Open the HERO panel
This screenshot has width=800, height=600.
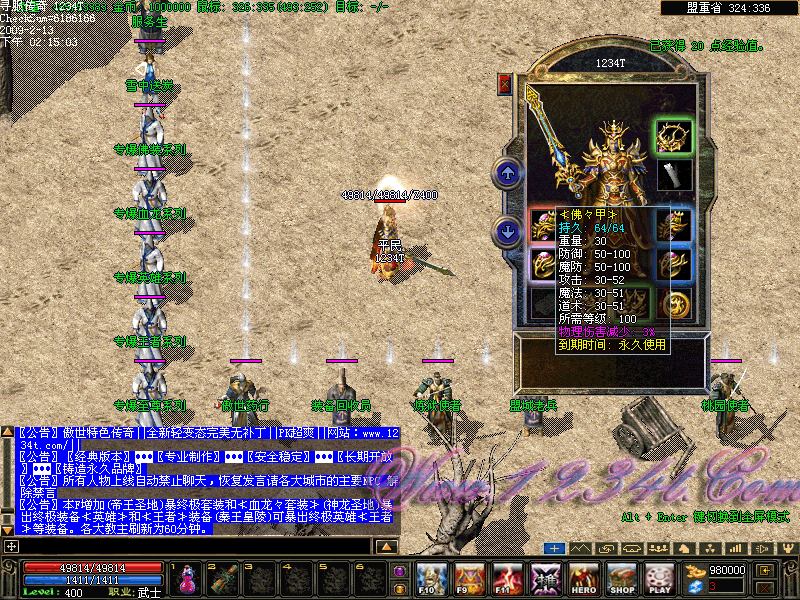(x=584, y=578)
